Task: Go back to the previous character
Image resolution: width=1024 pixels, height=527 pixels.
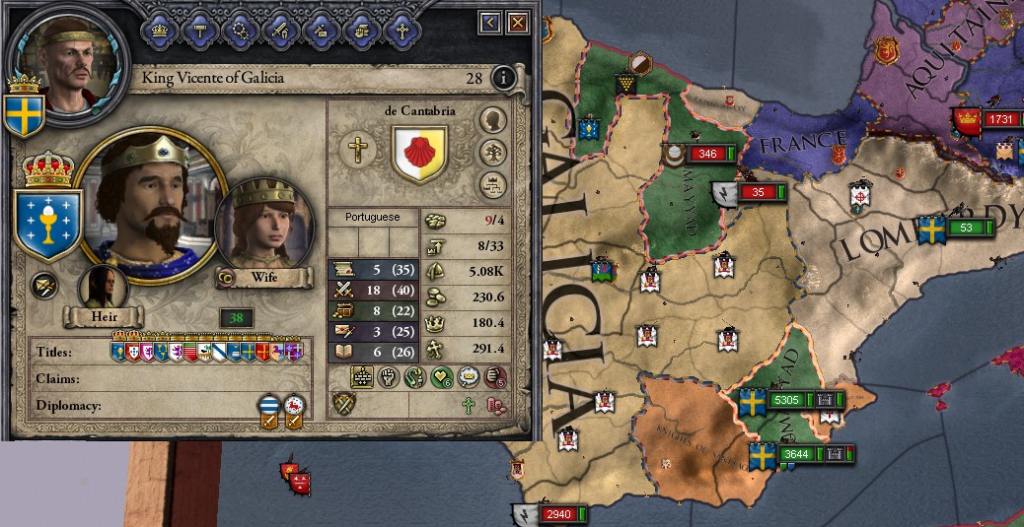Action: (x=490, y=22)
